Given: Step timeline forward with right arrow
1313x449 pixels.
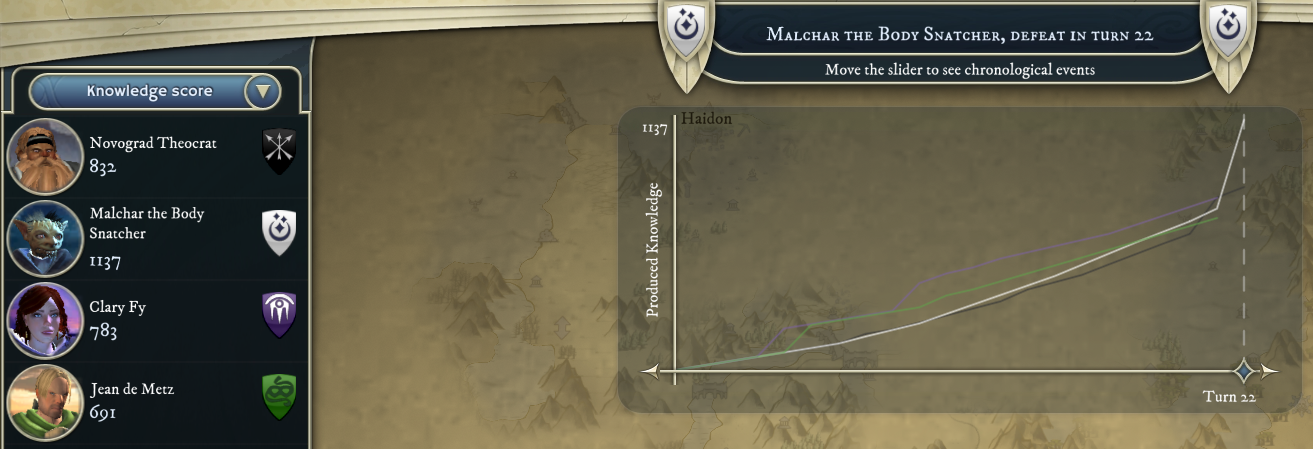Looking at the screenshot, I should coord(1269,372).
